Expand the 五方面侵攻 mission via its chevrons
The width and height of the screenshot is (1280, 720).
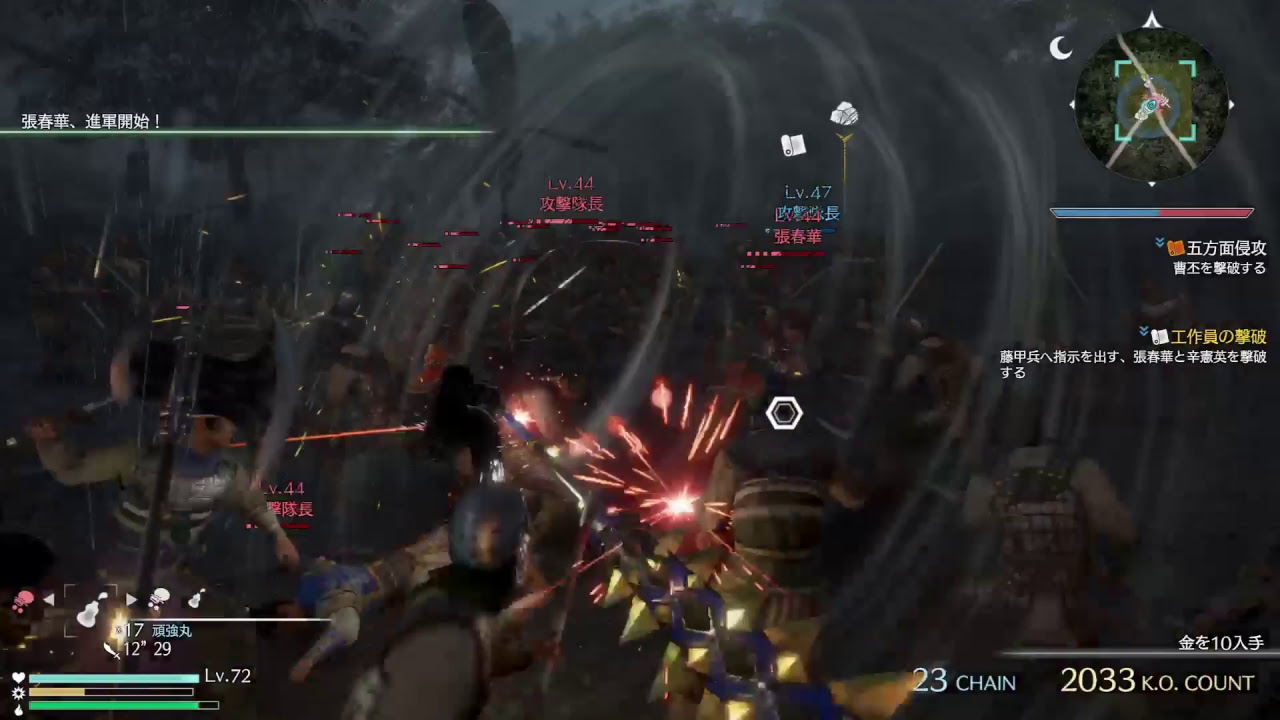[1160, 241]
